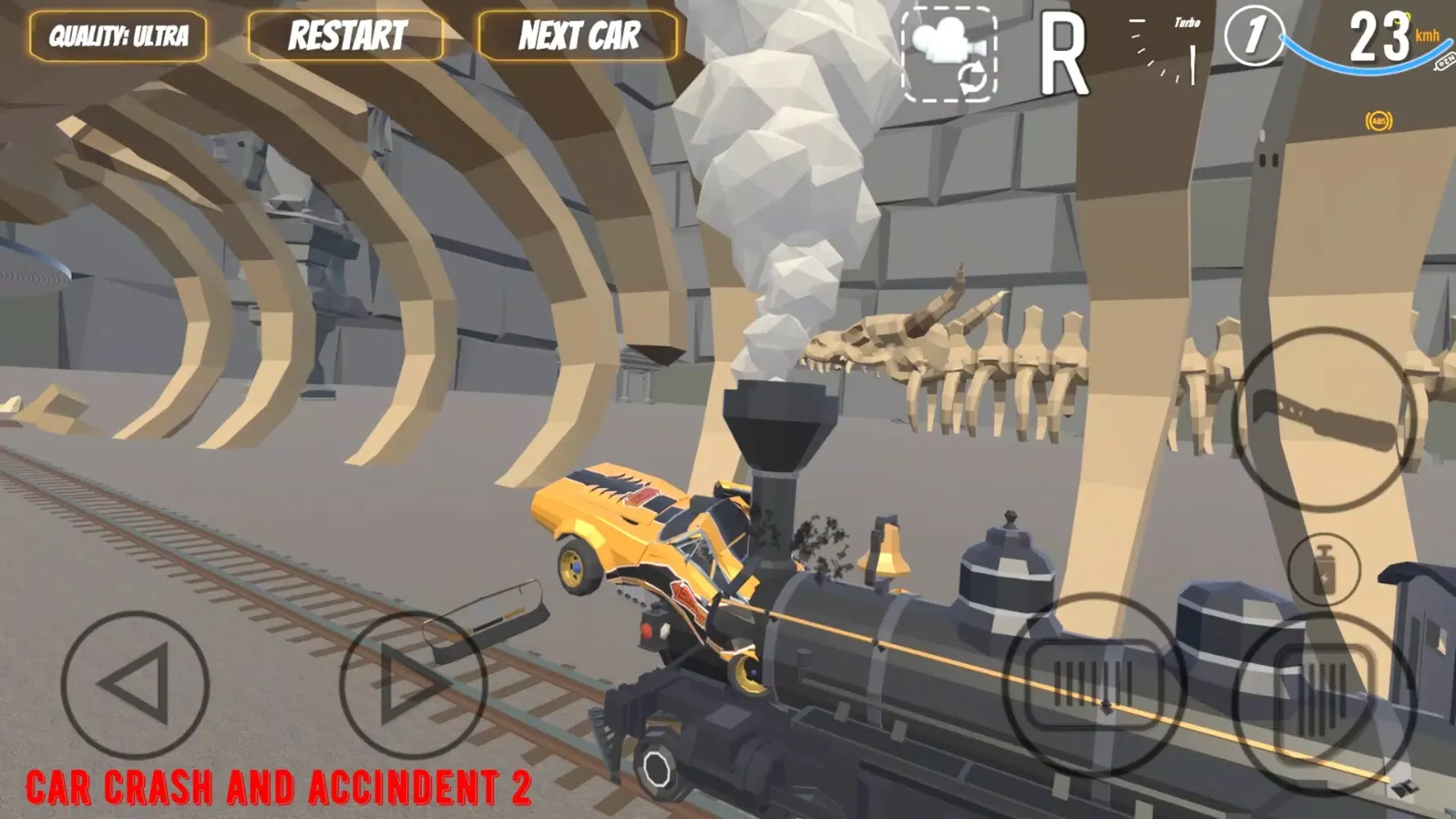Activate the nitro bottle boost
Screen dimensions: 1456x819
coord(1323,569)
